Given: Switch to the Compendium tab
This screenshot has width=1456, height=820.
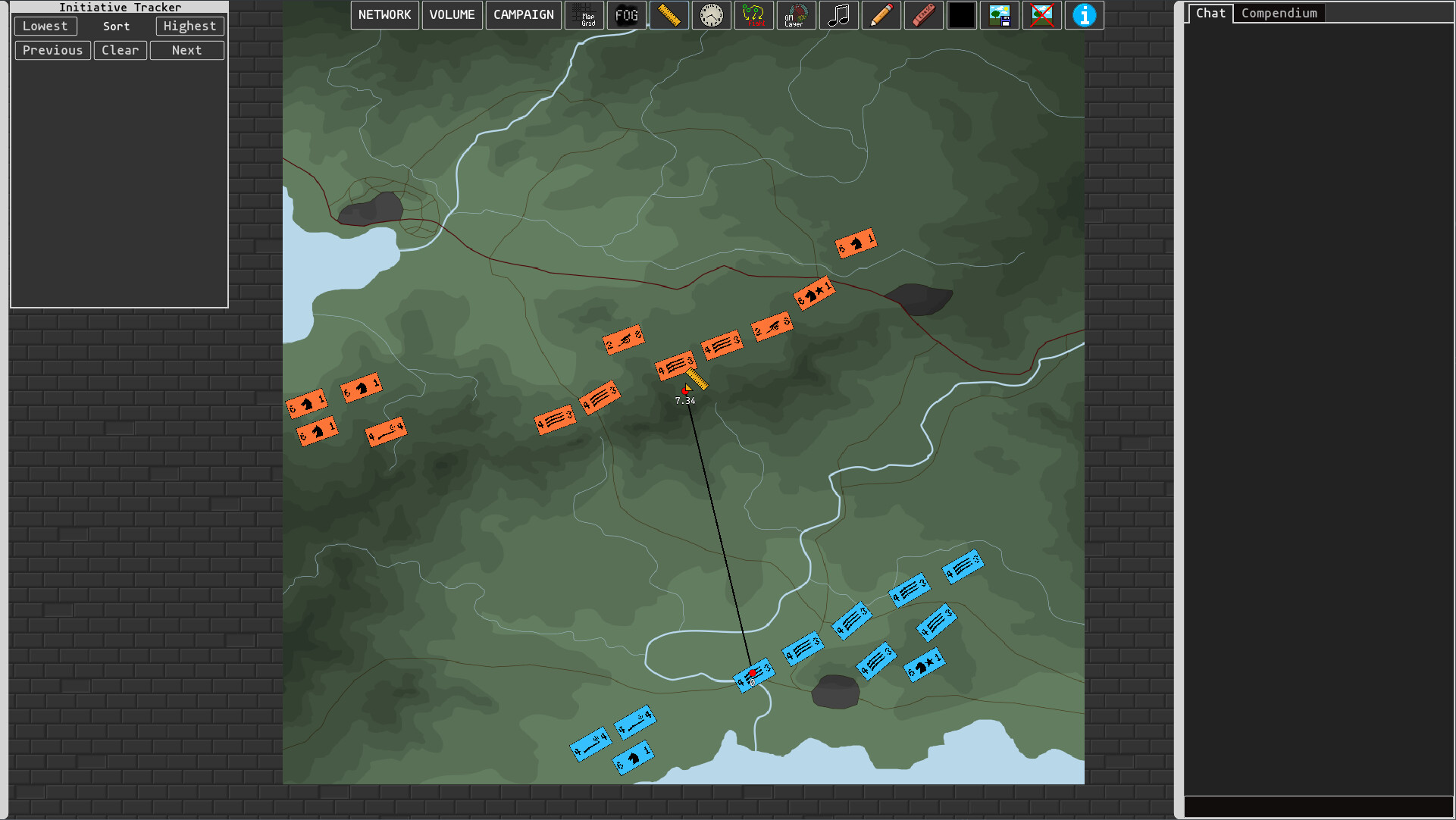Looking at the screenshot, I should click(1279, 13).
